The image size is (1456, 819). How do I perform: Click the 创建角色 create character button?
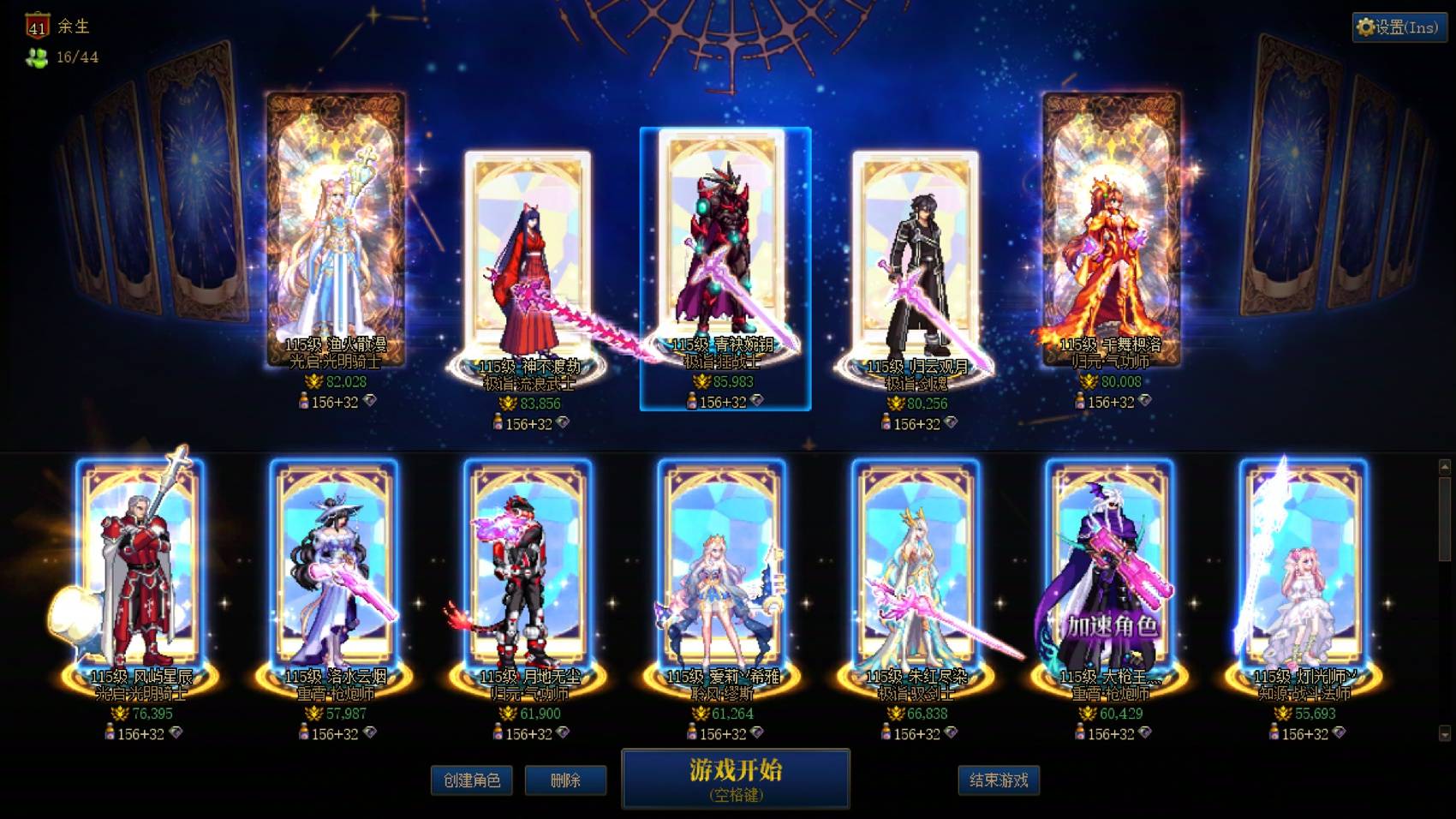point(472,780)
